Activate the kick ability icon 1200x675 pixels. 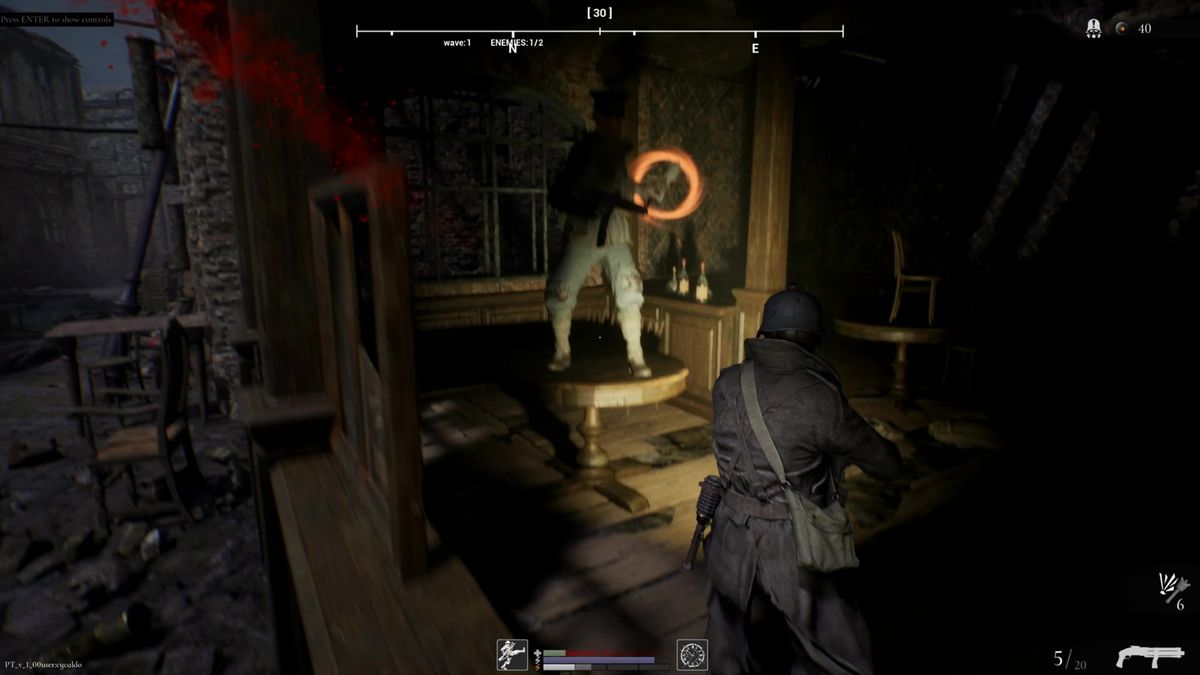(x=512, y=655)
